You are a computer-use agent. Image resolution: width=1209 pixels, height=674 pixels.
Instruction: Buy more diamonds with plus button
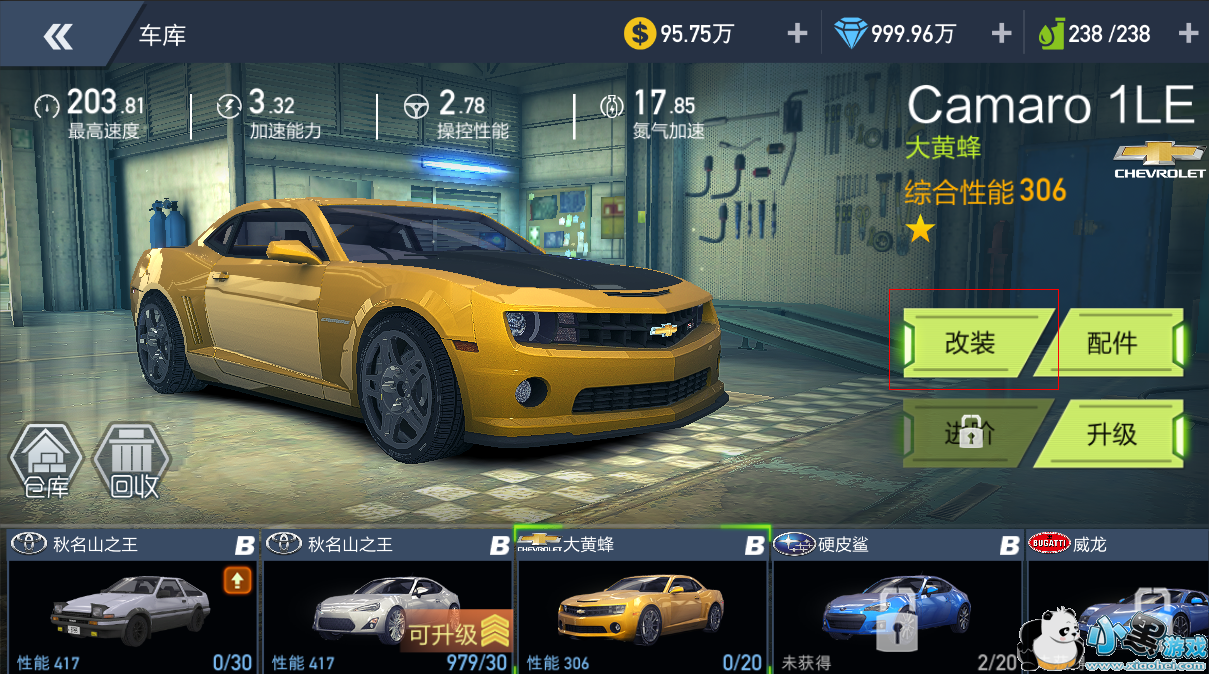tap(1001, 34)
